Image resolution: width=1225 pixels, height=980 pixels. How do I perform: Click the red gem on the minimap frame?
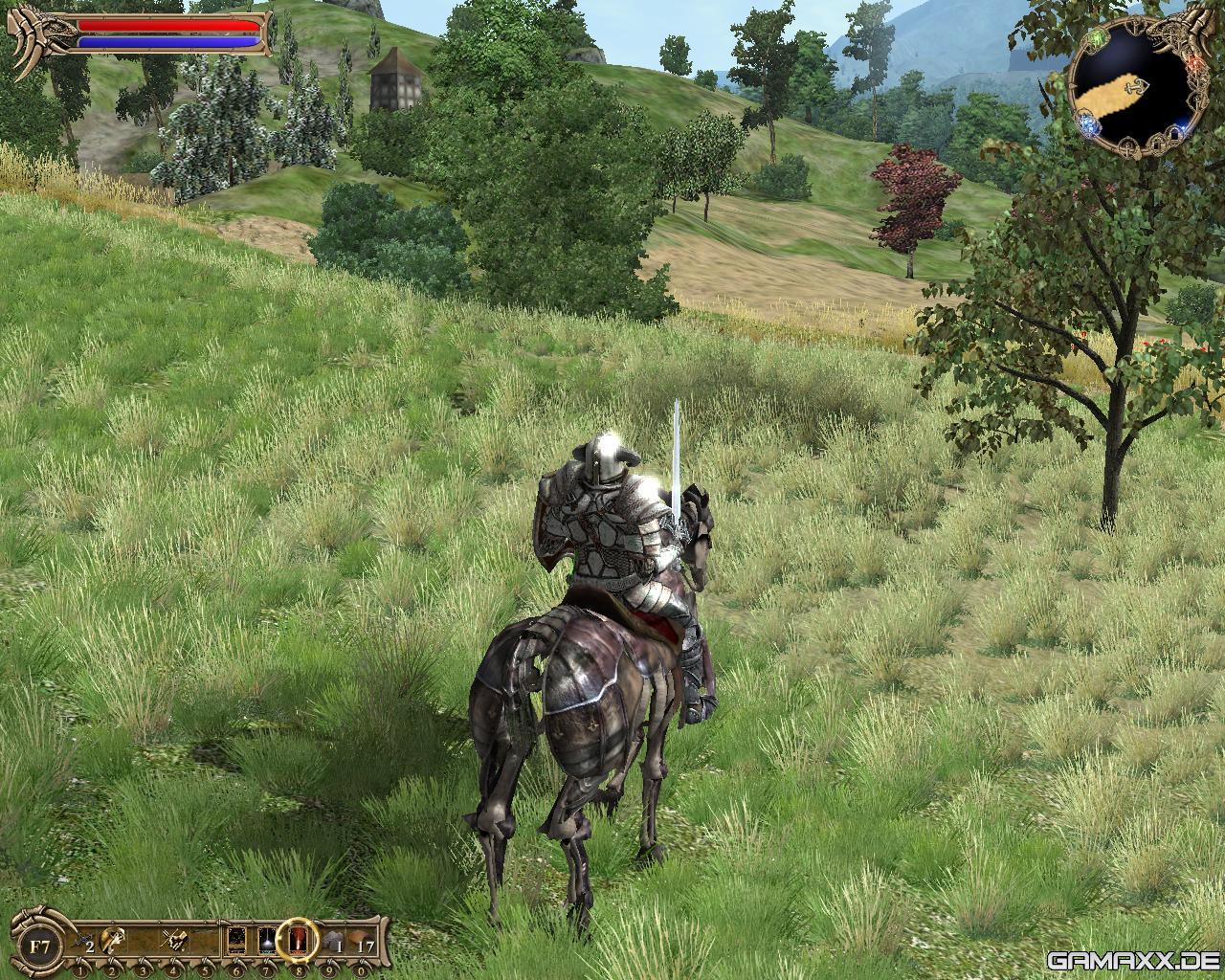pyautogui.click(x=1194, y=61)
